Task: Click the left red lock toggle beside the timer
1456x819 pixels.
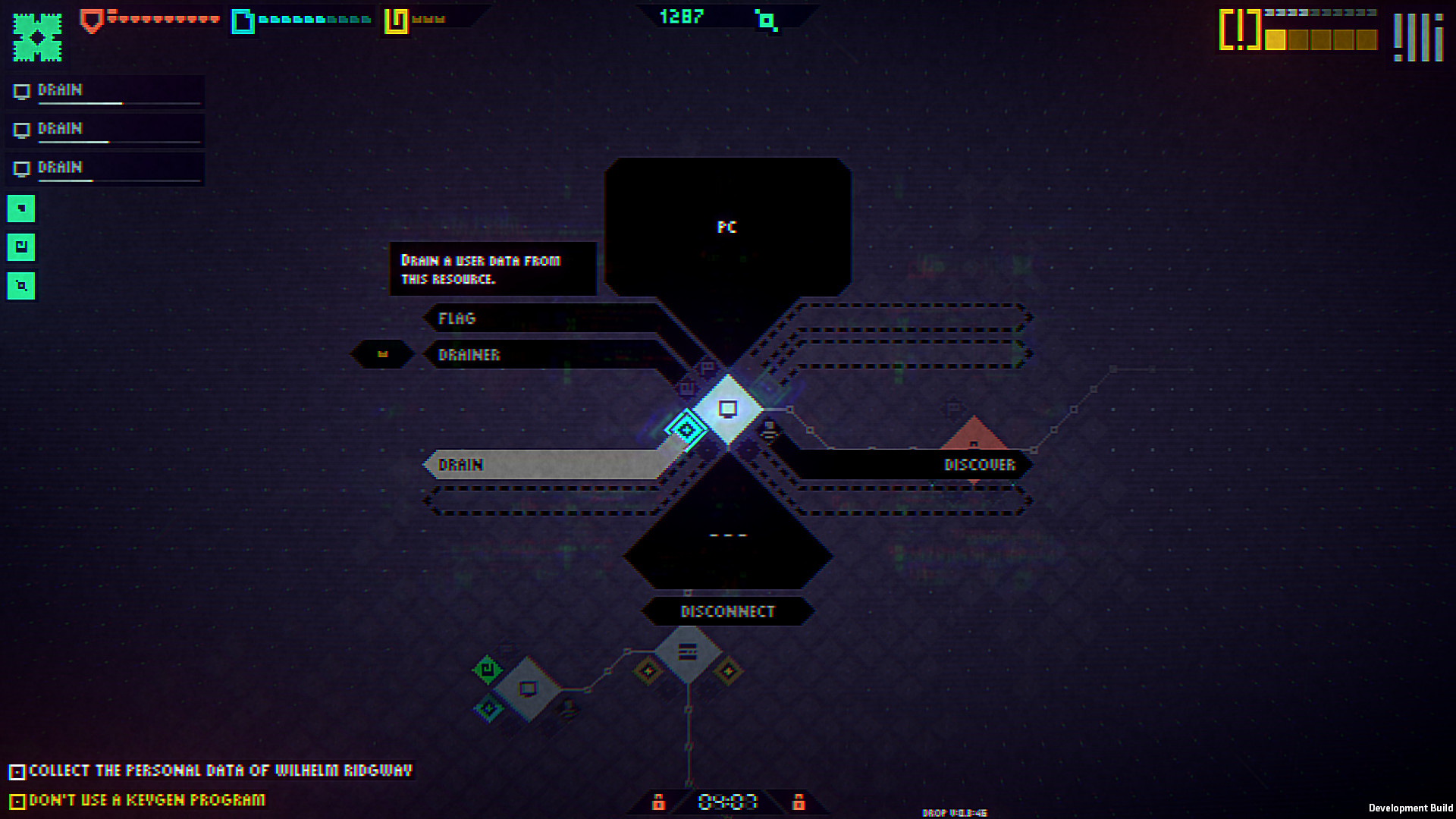Action: (x=659, y=801)
